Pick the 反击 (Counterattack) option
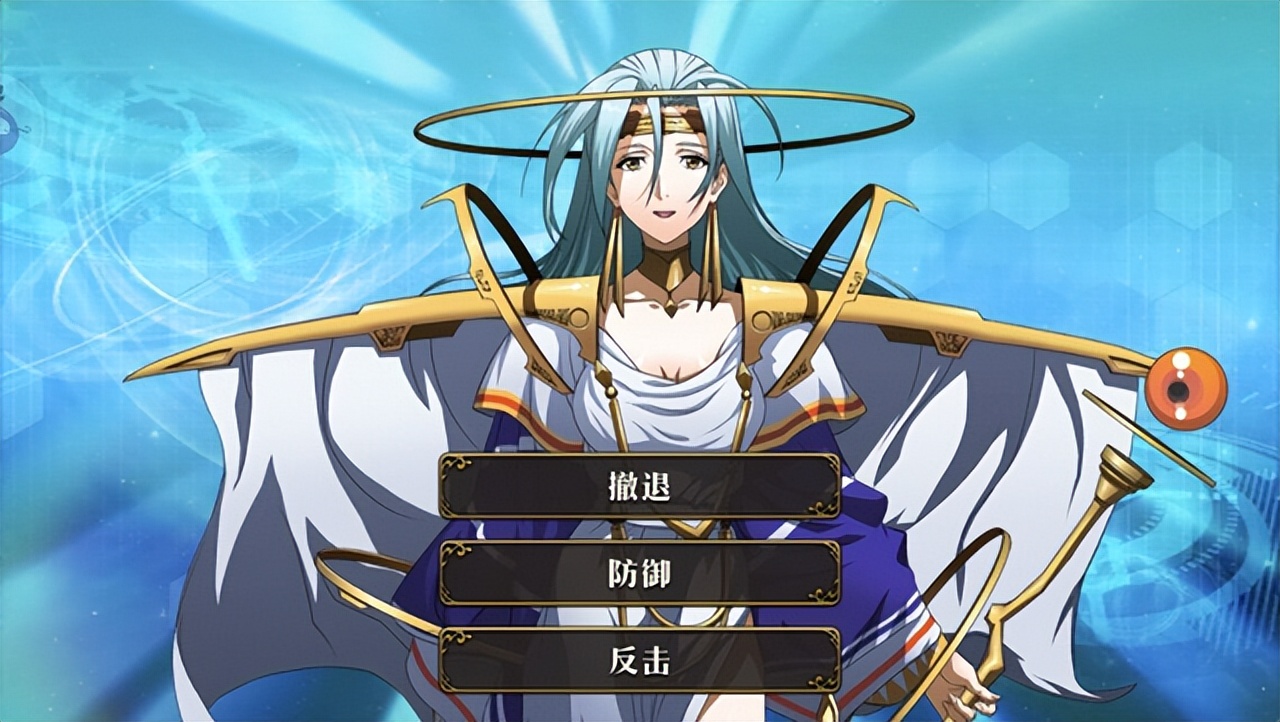1280x722 pixels. (639, 660)
